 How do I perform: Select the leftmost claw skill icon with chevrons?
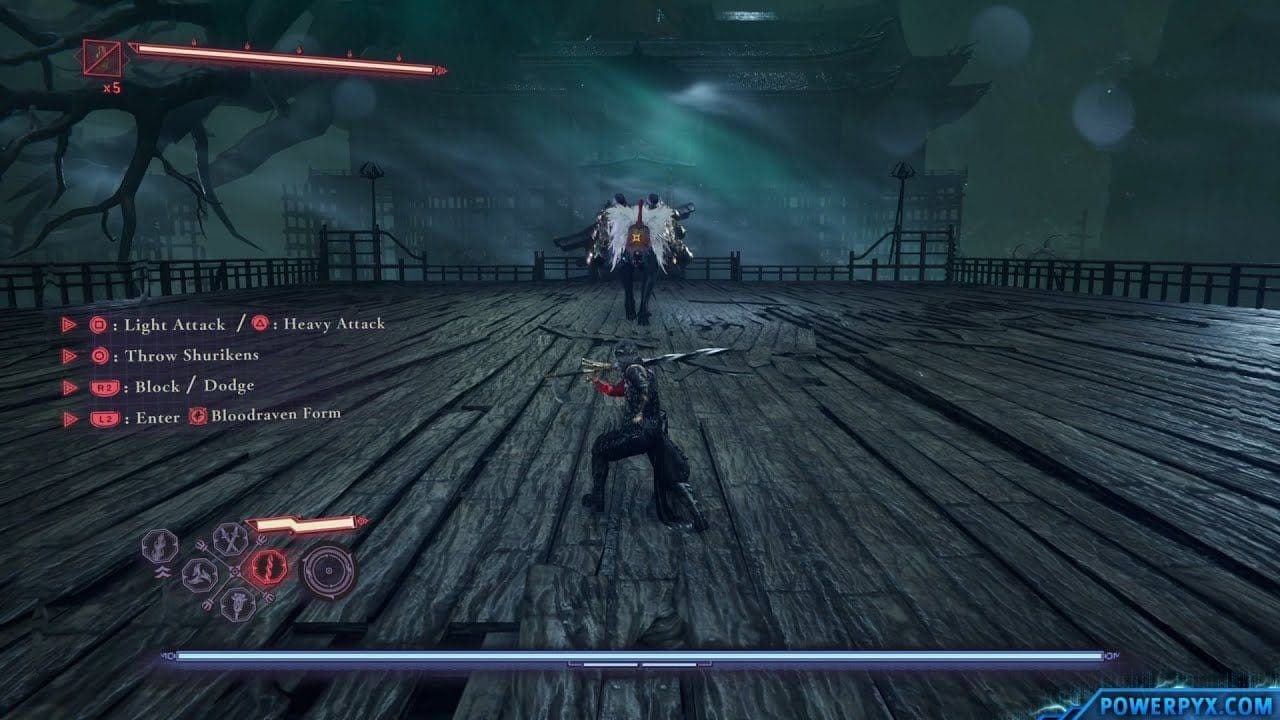click(x=159, y=543)
